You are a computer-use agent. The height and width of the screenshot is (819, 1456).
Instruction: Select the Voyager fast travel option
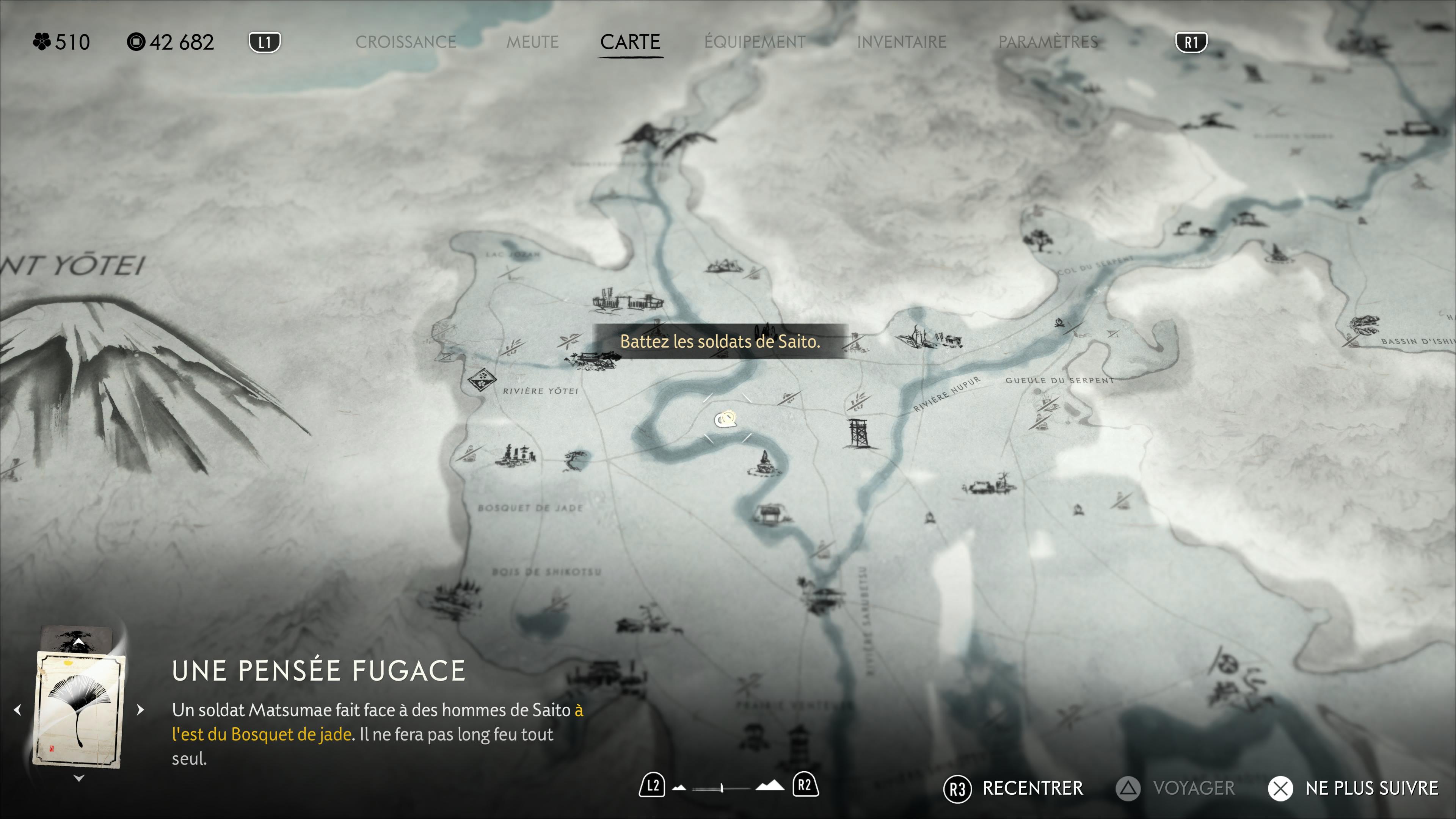coord(1176,789)
